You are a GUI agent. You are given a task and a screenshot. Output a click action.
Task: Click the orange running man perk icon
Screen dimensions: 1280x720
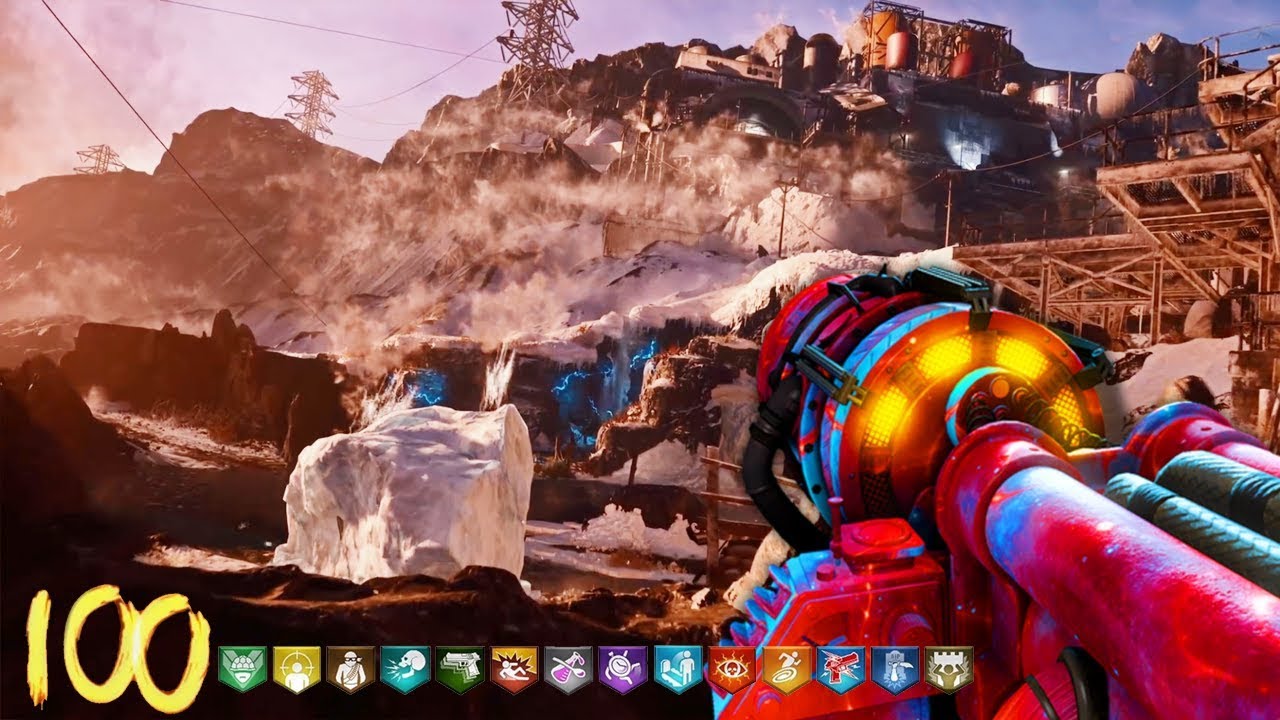pos(787,668)
